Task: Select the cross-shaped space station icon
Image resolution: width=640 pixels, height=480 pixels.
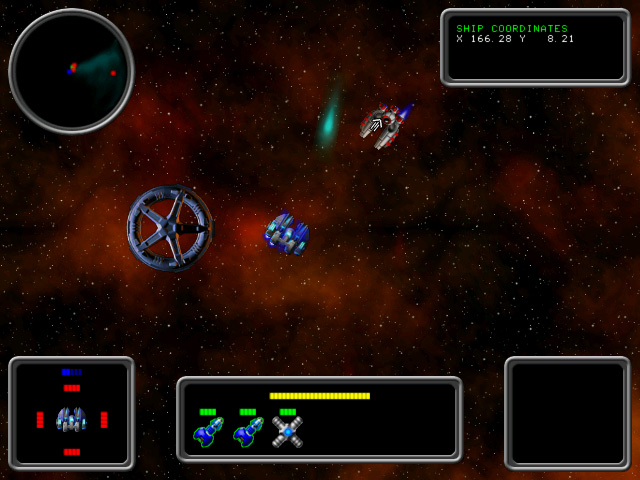Action: (x=287, y=431)
